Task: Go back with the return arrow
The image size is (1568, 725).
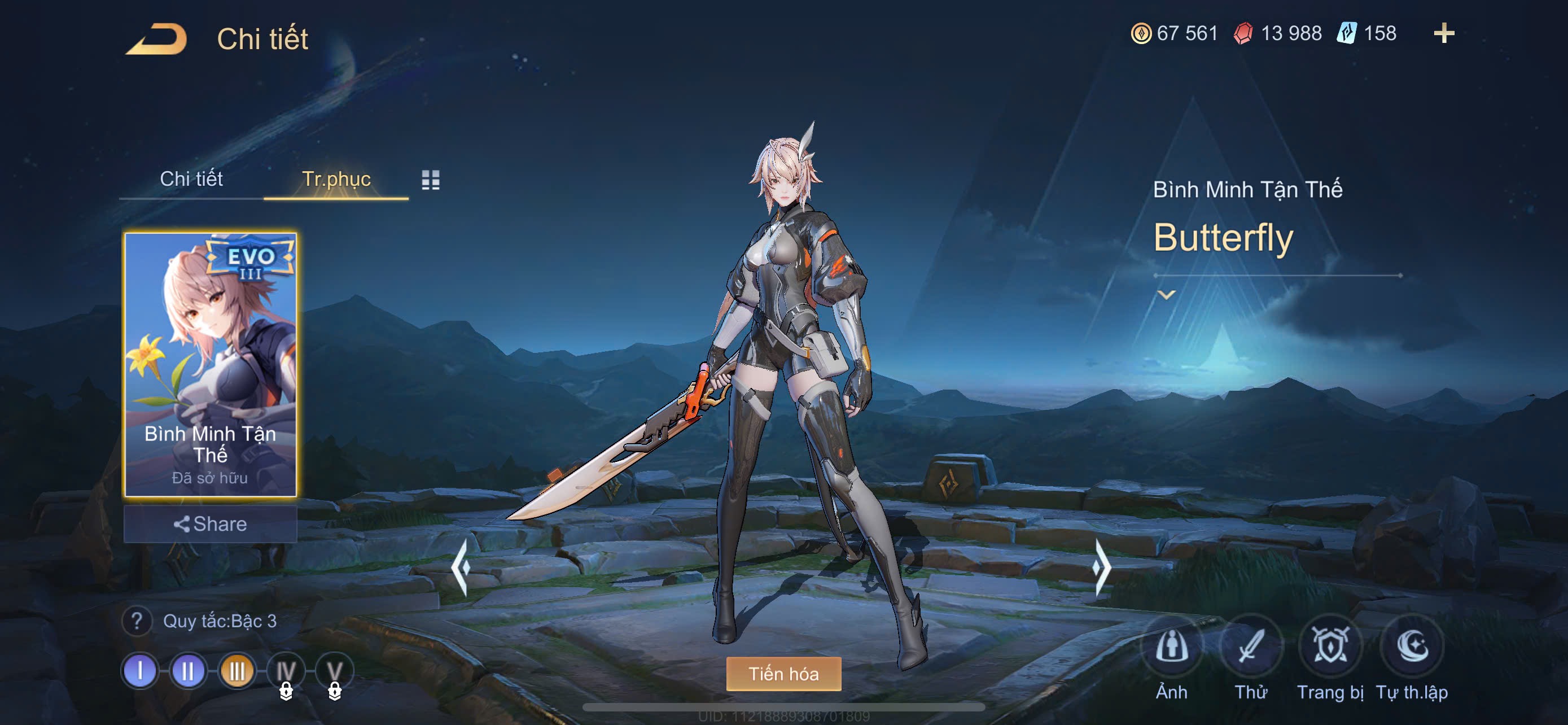Action: point(157,40)
